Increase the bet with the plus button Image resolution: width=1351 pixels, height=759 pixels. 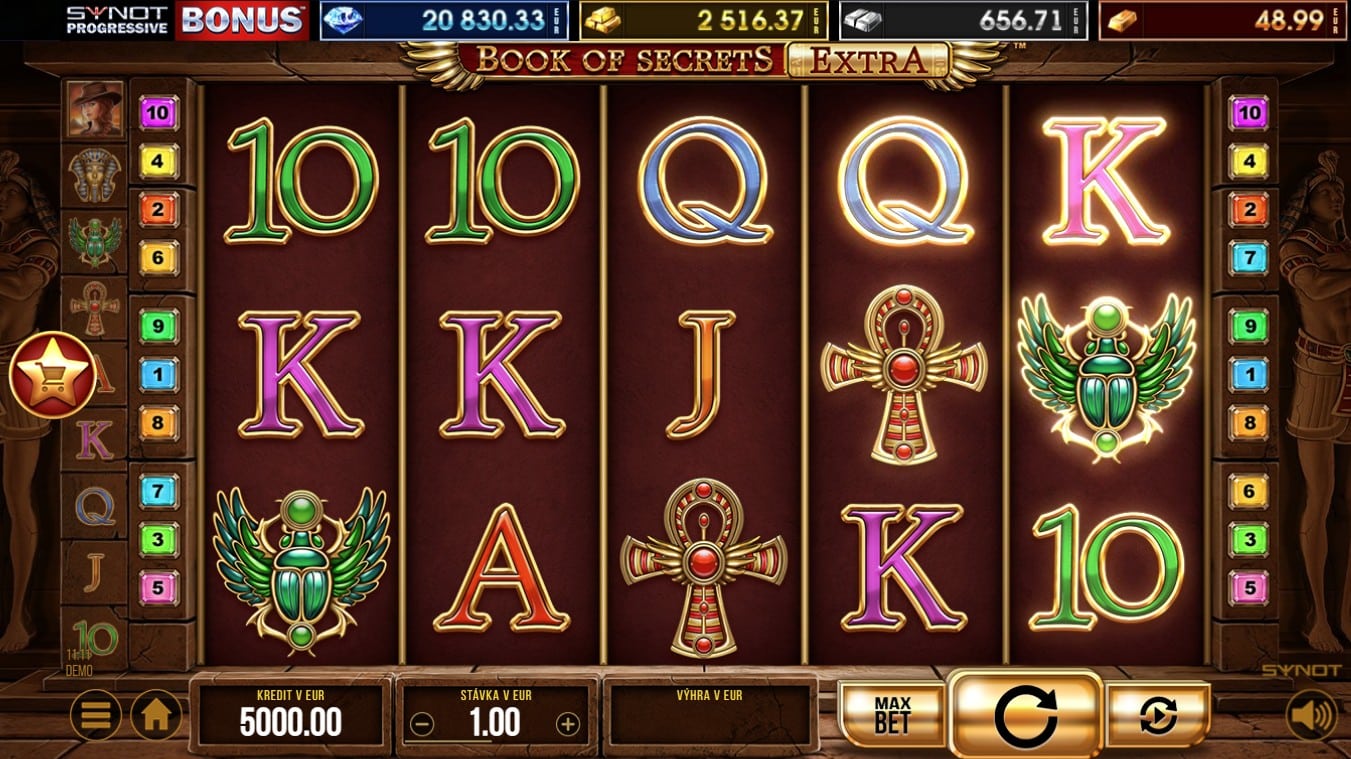(x=568, y=724)
